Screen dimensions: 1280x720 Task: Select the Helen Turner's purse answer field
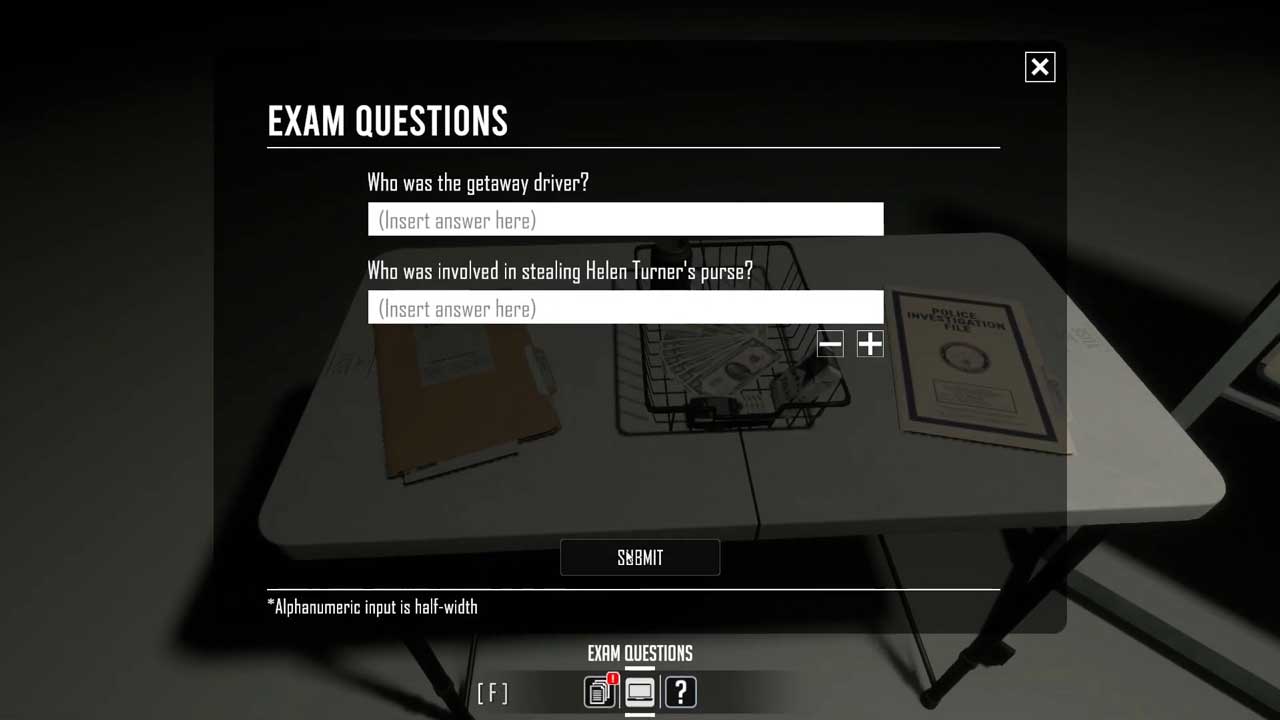(x=625, y=308)
